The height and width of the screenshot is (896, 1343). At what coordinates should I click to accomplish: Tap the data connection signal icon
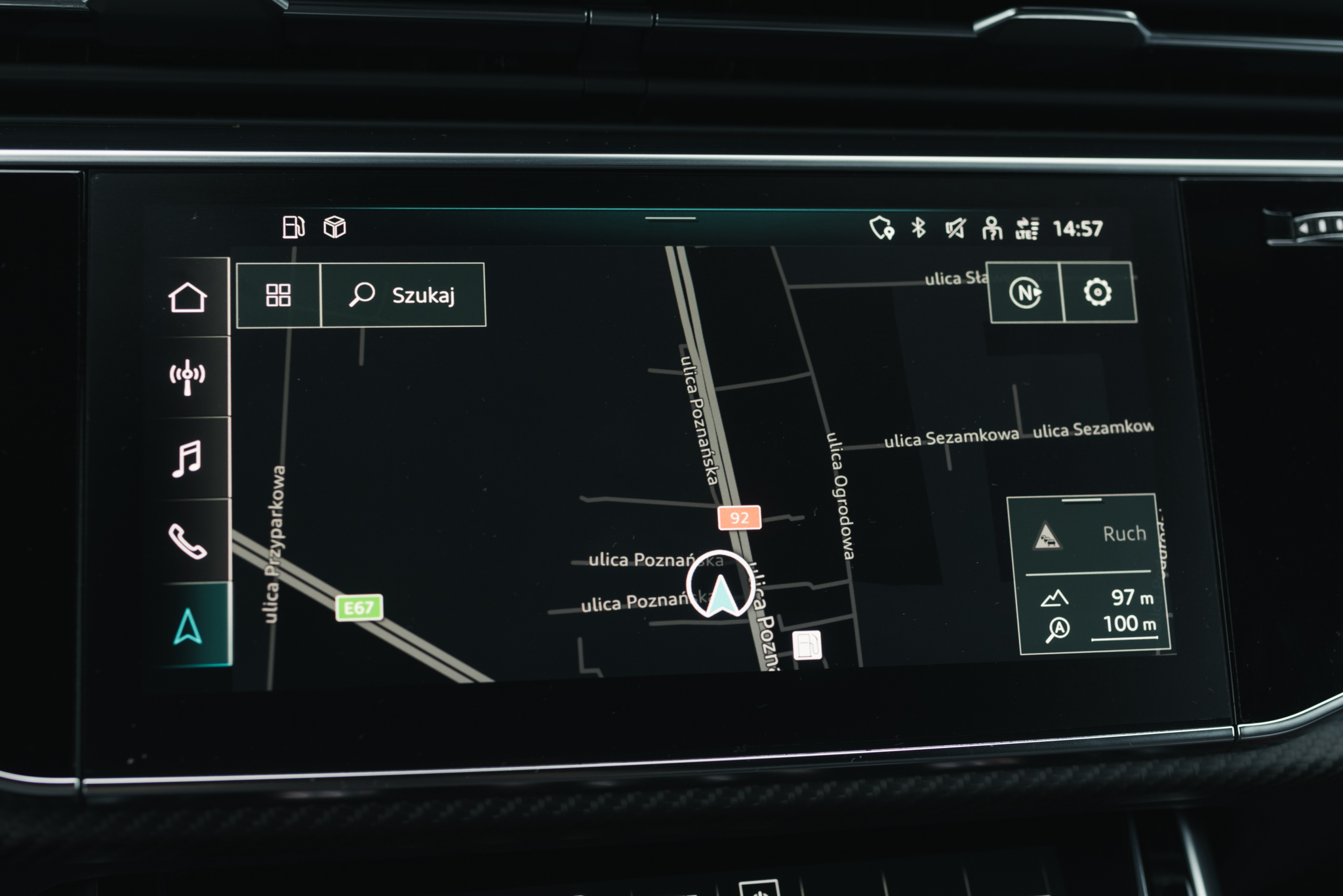tap(1027, 229)
